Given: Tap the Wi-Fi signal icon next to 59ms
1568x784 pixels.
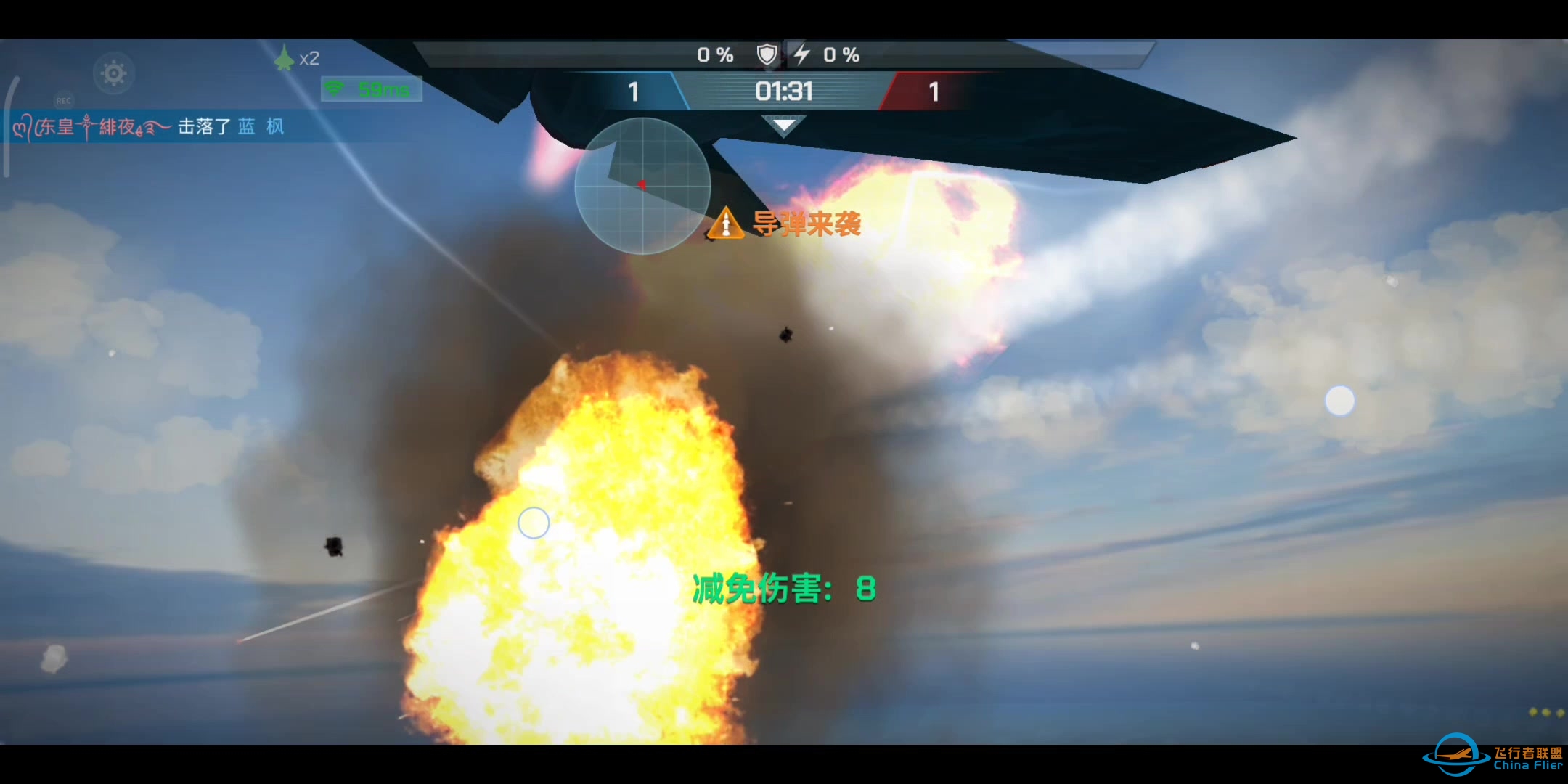Looking at the screenshot, I should click(x=335, y=88).
